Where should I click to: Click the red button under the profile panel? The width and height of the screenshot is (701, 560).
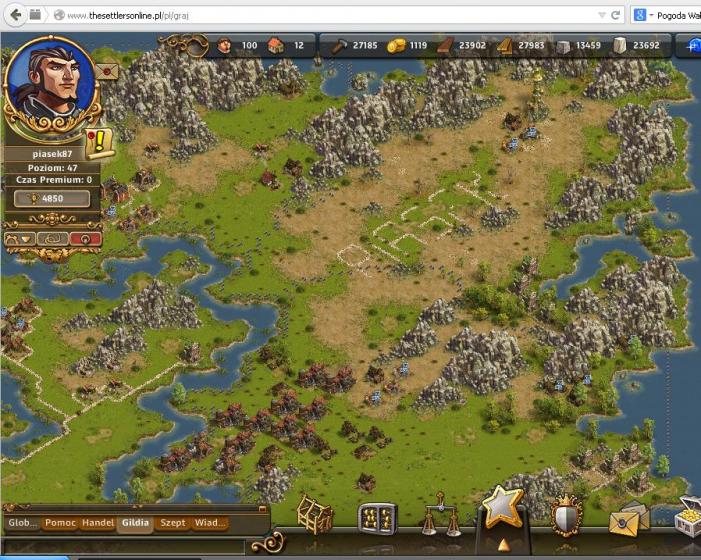(86, 239)
